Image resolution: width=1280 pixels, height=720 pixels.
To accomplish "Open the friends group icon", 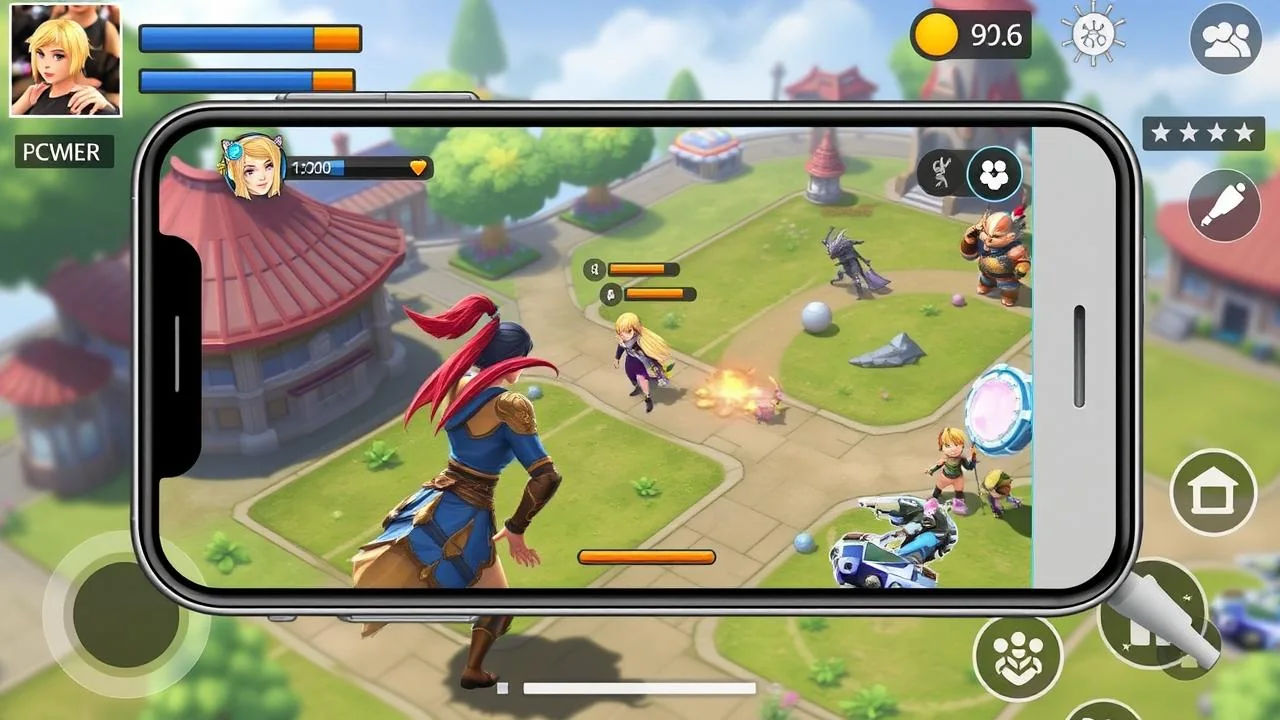I will pos(1225,38).
